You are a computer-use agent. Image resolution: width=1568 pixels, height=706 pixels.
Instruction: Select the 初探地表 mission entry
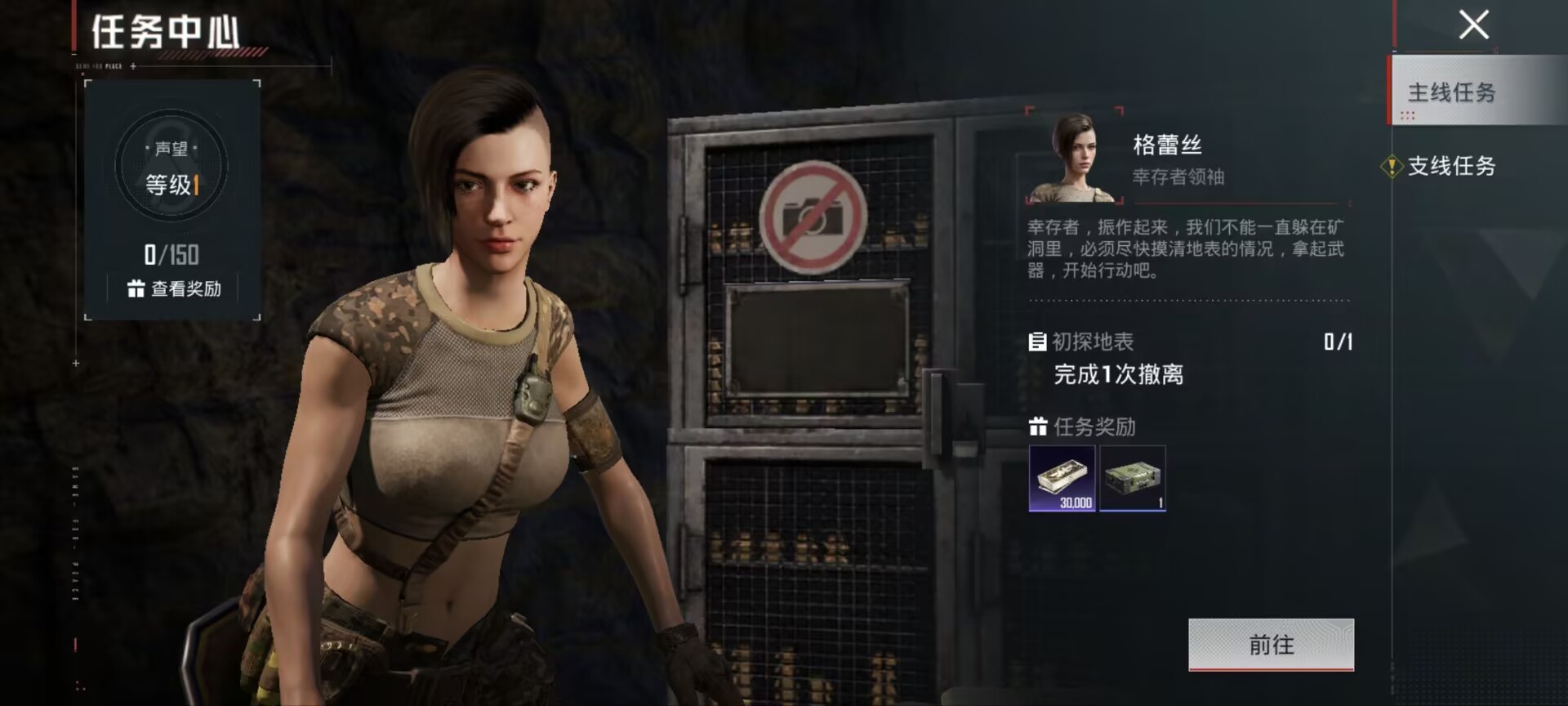1093,342
